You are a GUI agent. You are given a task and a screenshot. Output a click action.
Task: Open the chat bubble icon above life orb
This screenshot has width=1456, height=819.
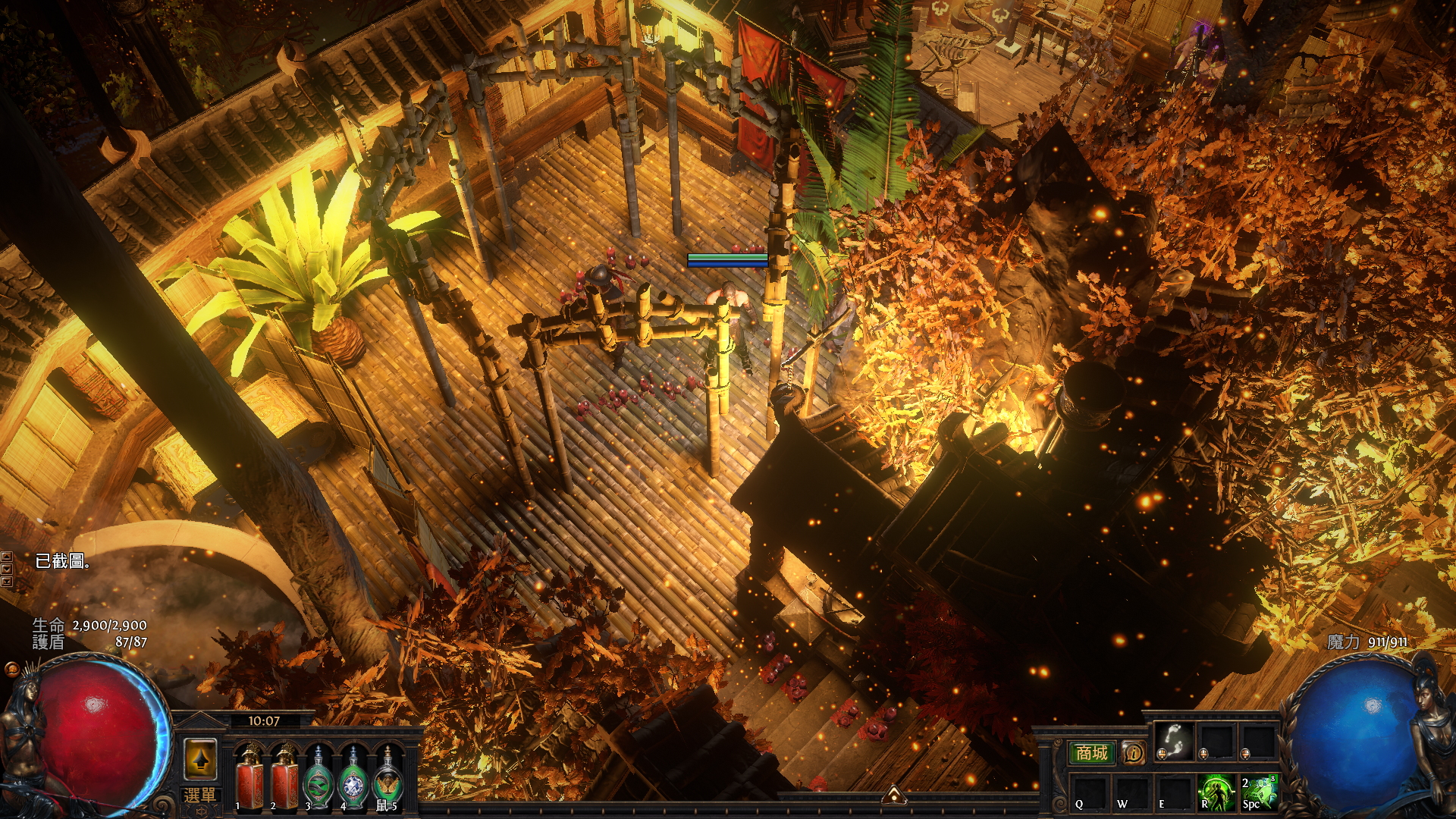pos(11,669)
